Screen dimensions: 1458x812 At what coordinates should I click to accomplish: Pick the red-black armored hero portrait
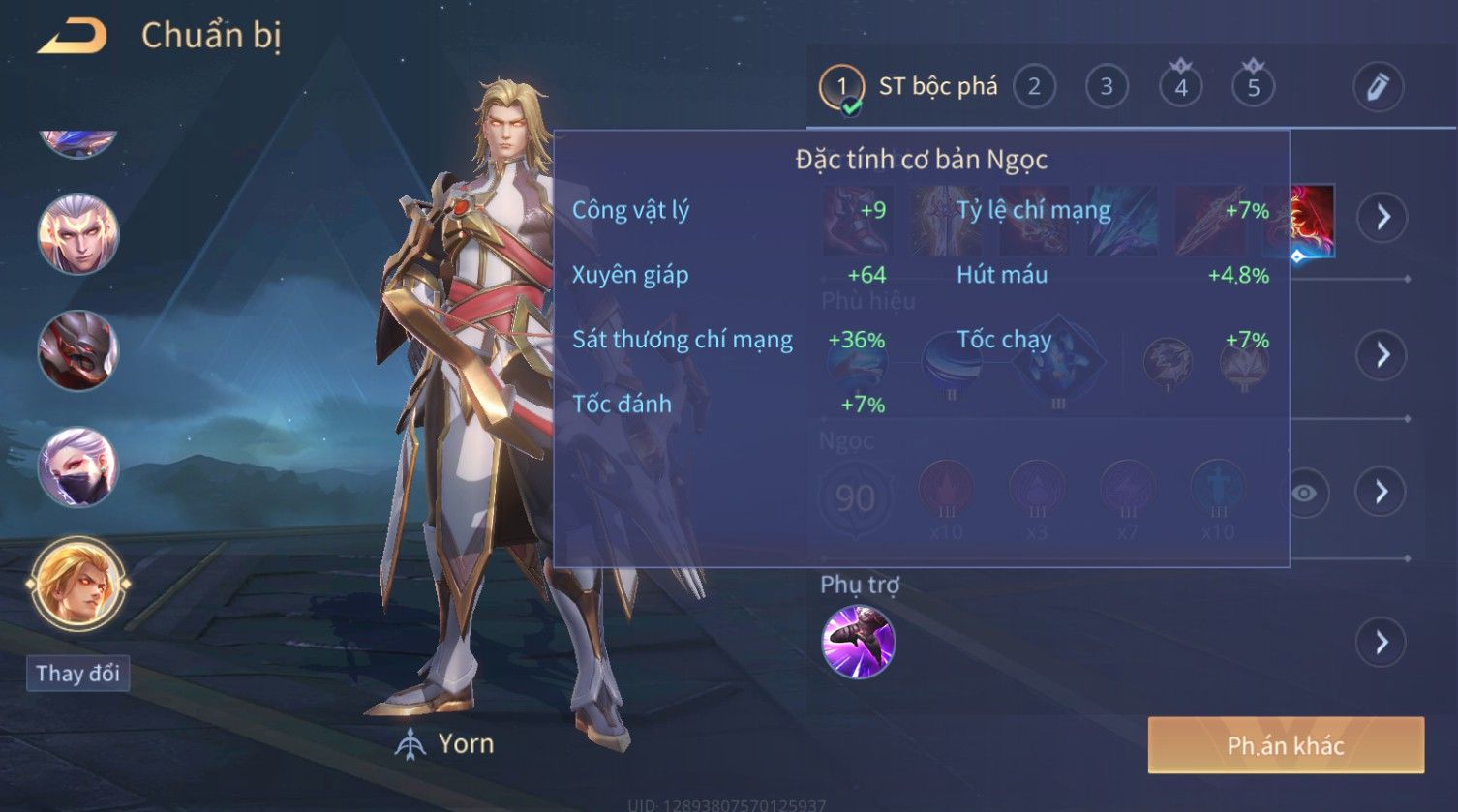pyautogui.click(x=77, y=350)
